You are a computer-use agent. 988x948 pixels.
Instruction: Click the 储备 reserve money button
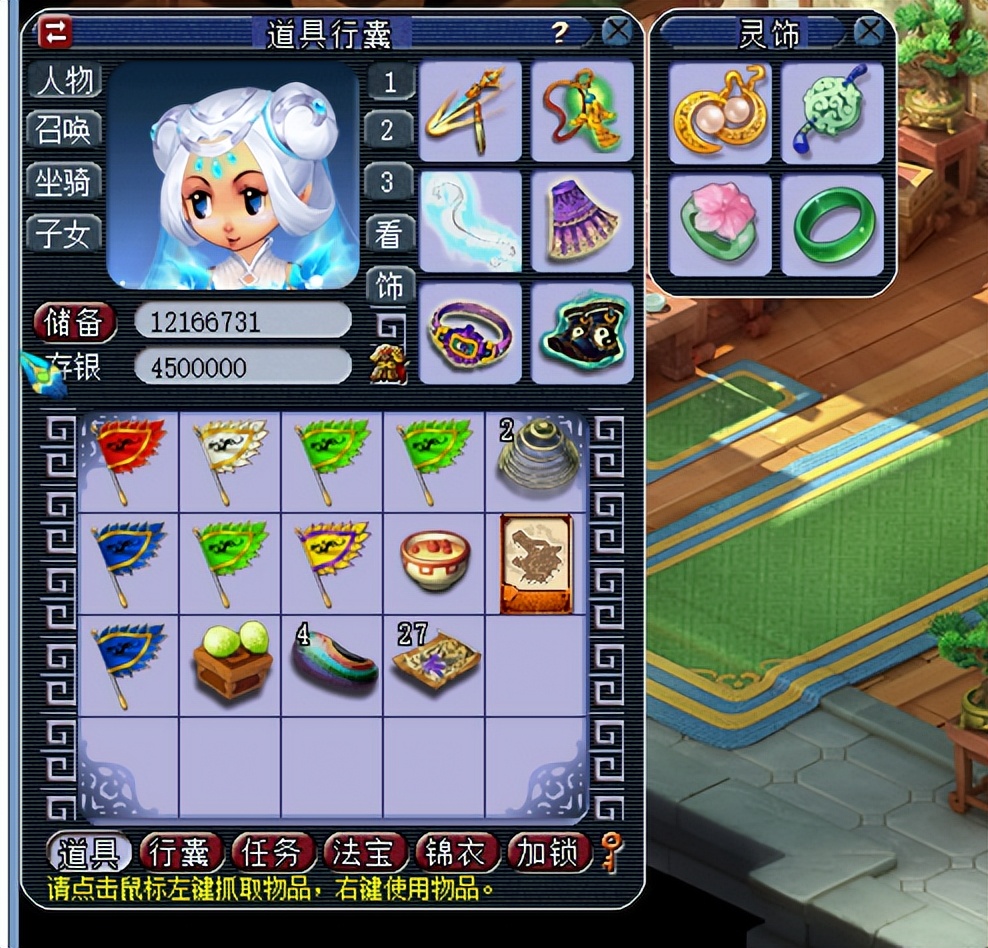[75, 322]
